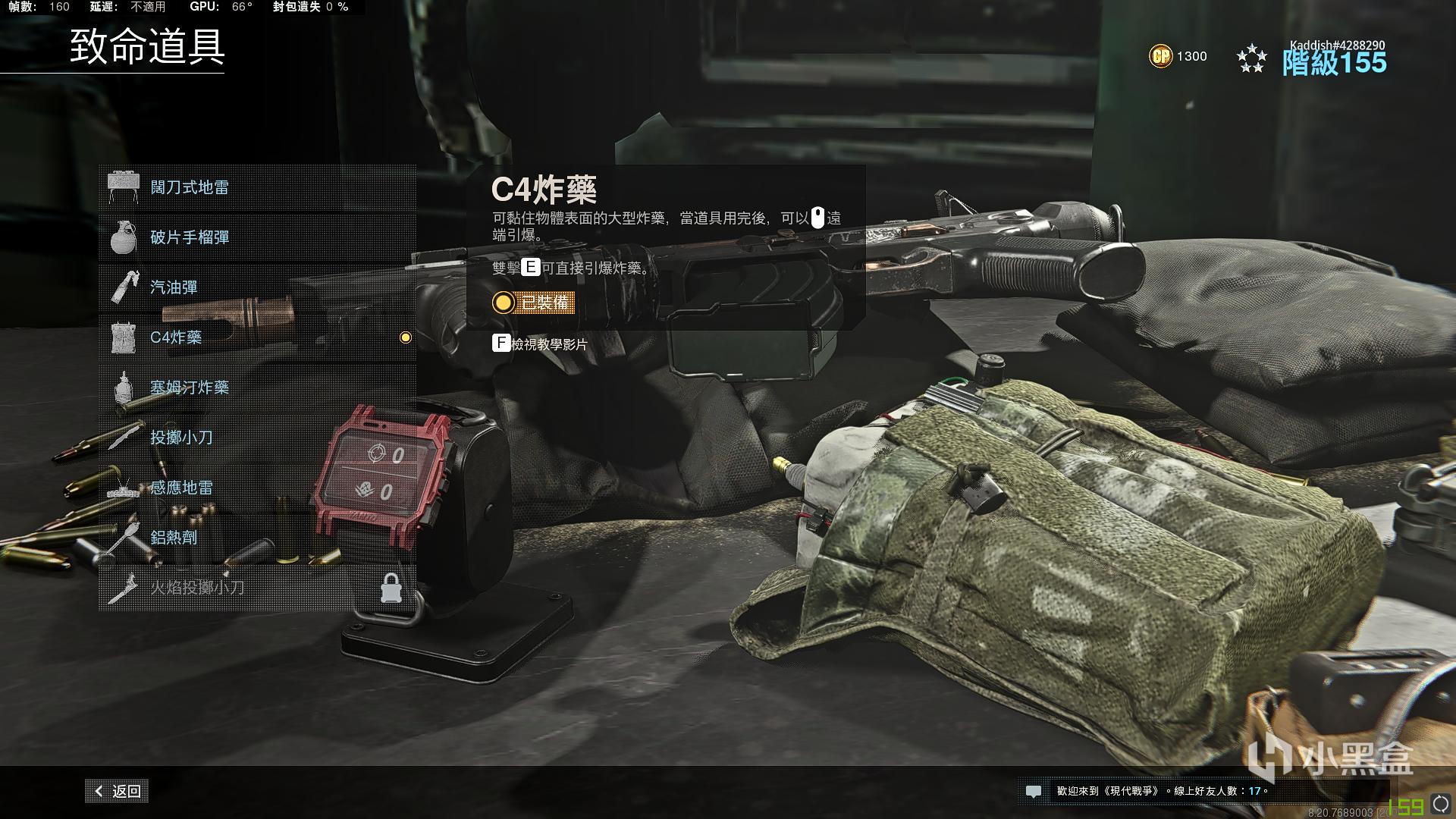The width and height of the screenshot is (1456, 819).
Task: Go back with the 返回 button
Action: (x=118, y=791)
